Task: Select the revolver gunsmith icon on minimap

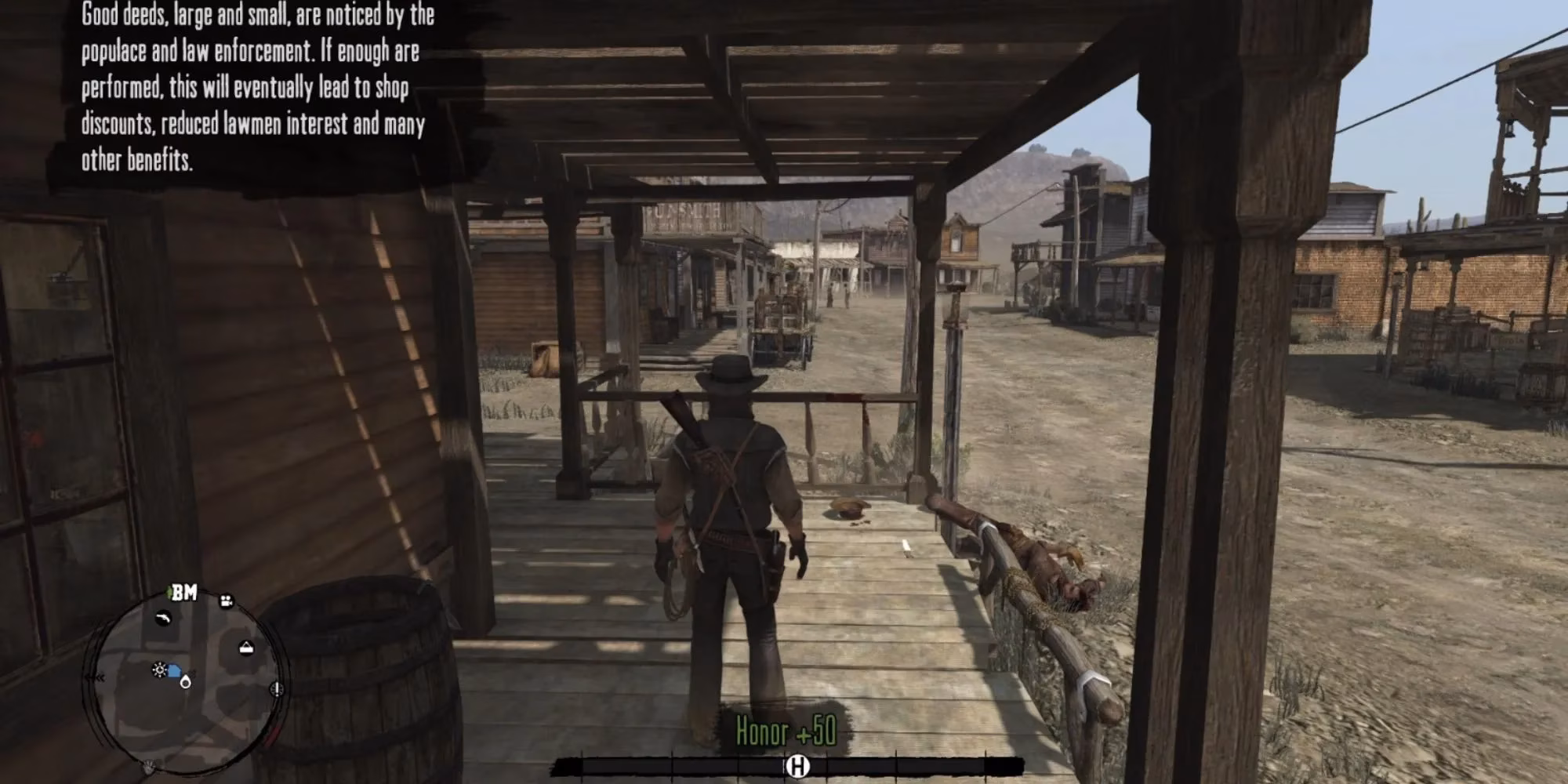Action: pos(163,617)
